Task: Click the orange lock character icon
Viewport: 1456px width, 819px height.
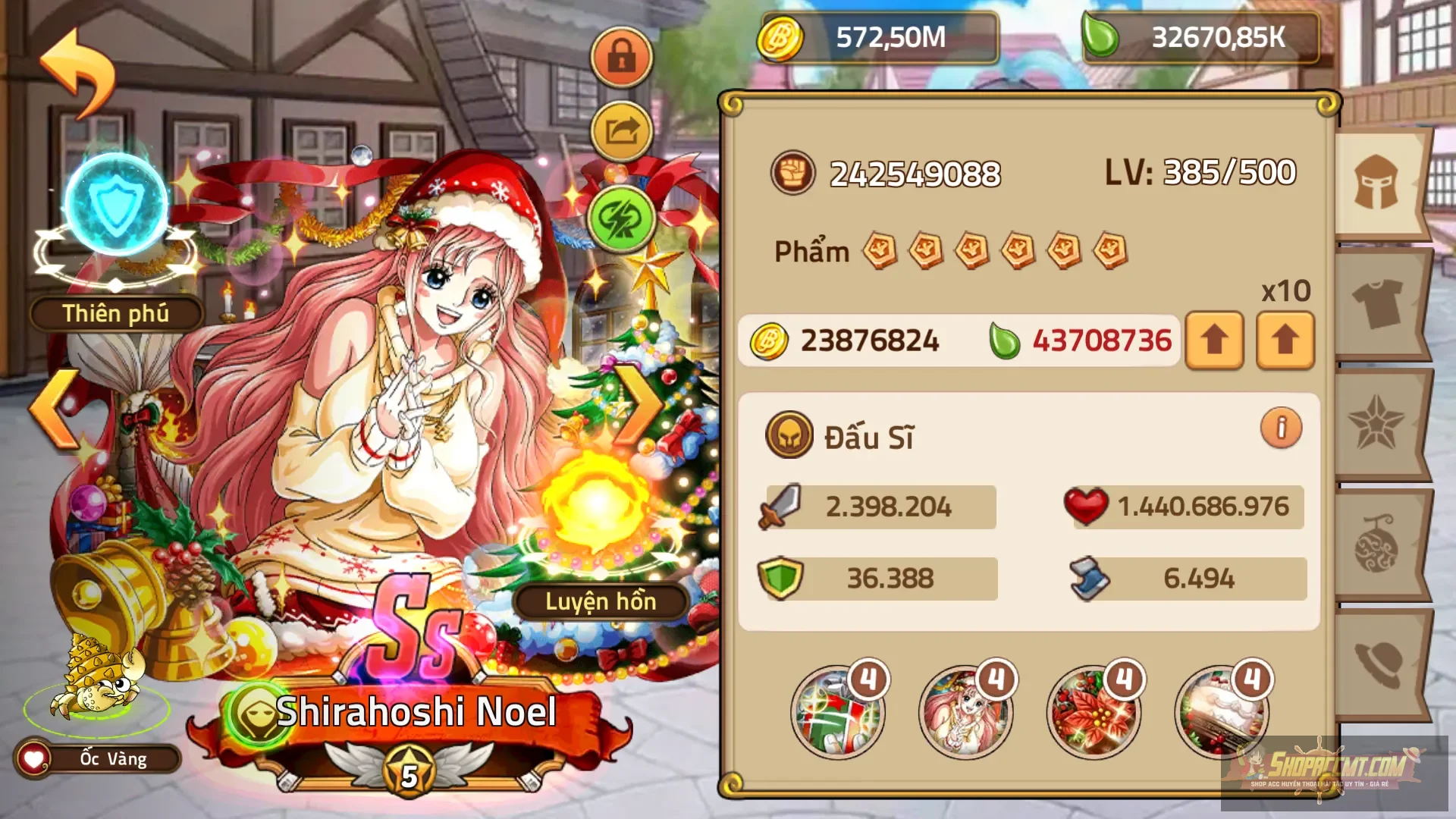Action: pyautogui.click(x=621, y=57)
